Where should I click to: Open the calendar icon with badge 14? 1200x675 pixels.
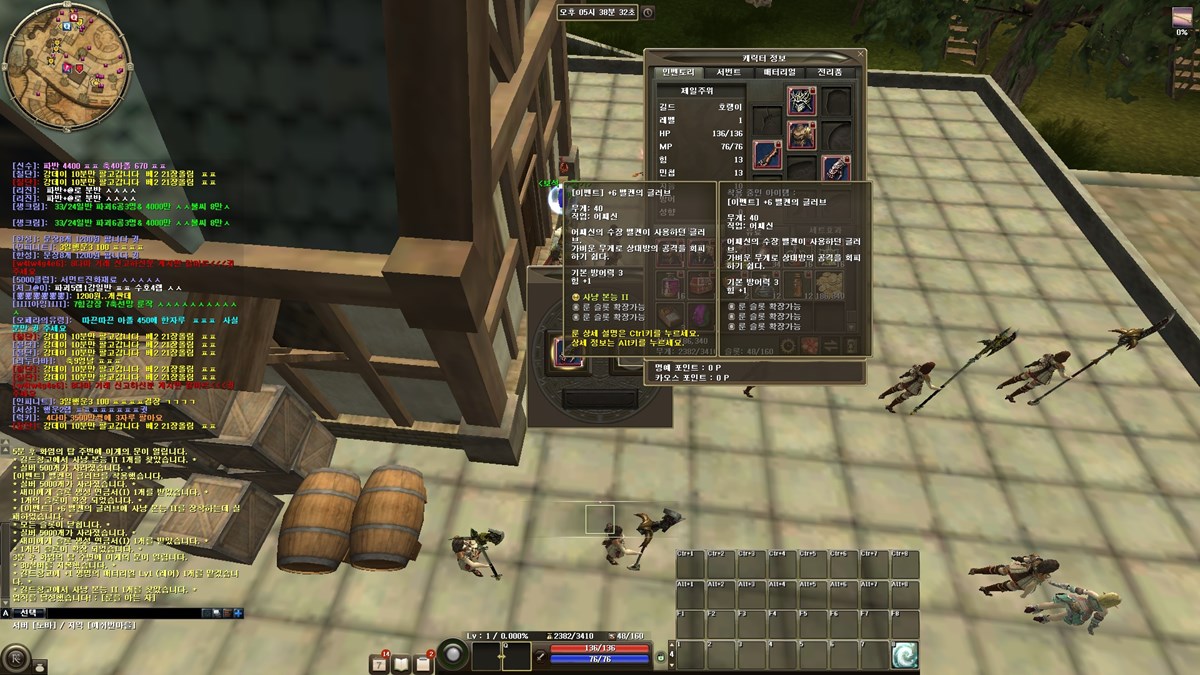point(379,664)
